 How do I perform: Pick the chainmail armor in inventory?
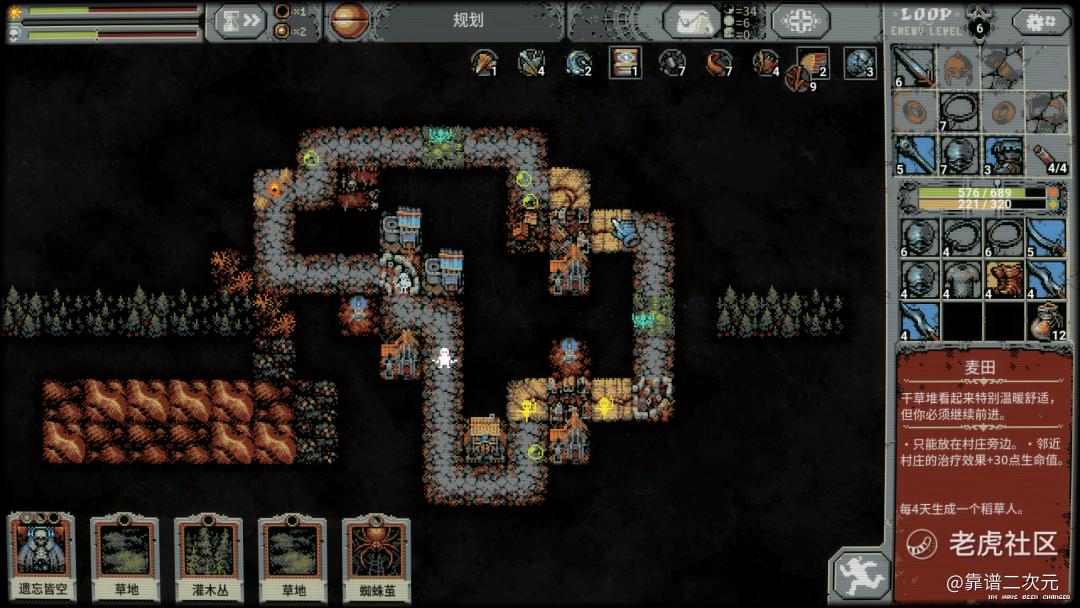click(x=957, y=278)
